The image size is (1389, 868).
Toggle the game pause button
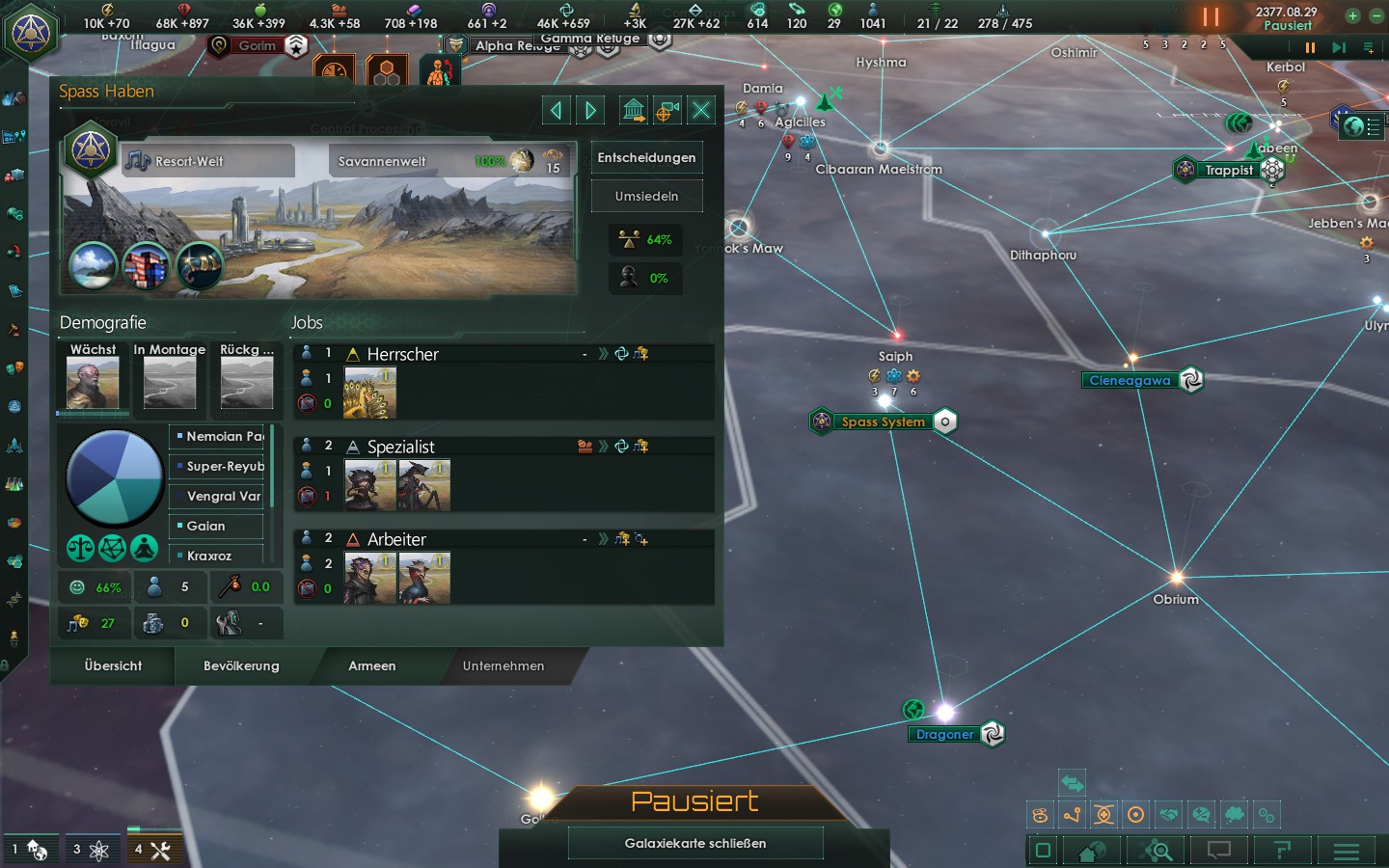point(1211,16)
